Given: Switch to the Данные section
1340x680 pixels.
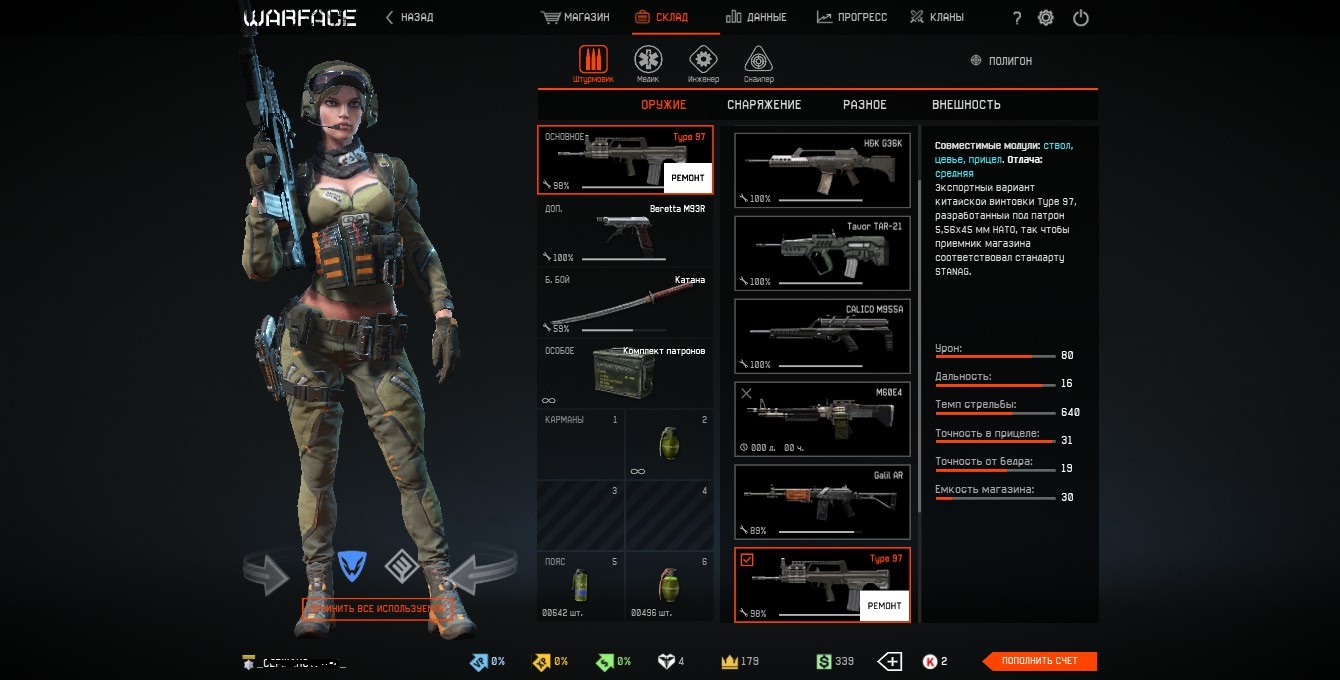Looking at the screenshot, I should pos(756,17).
